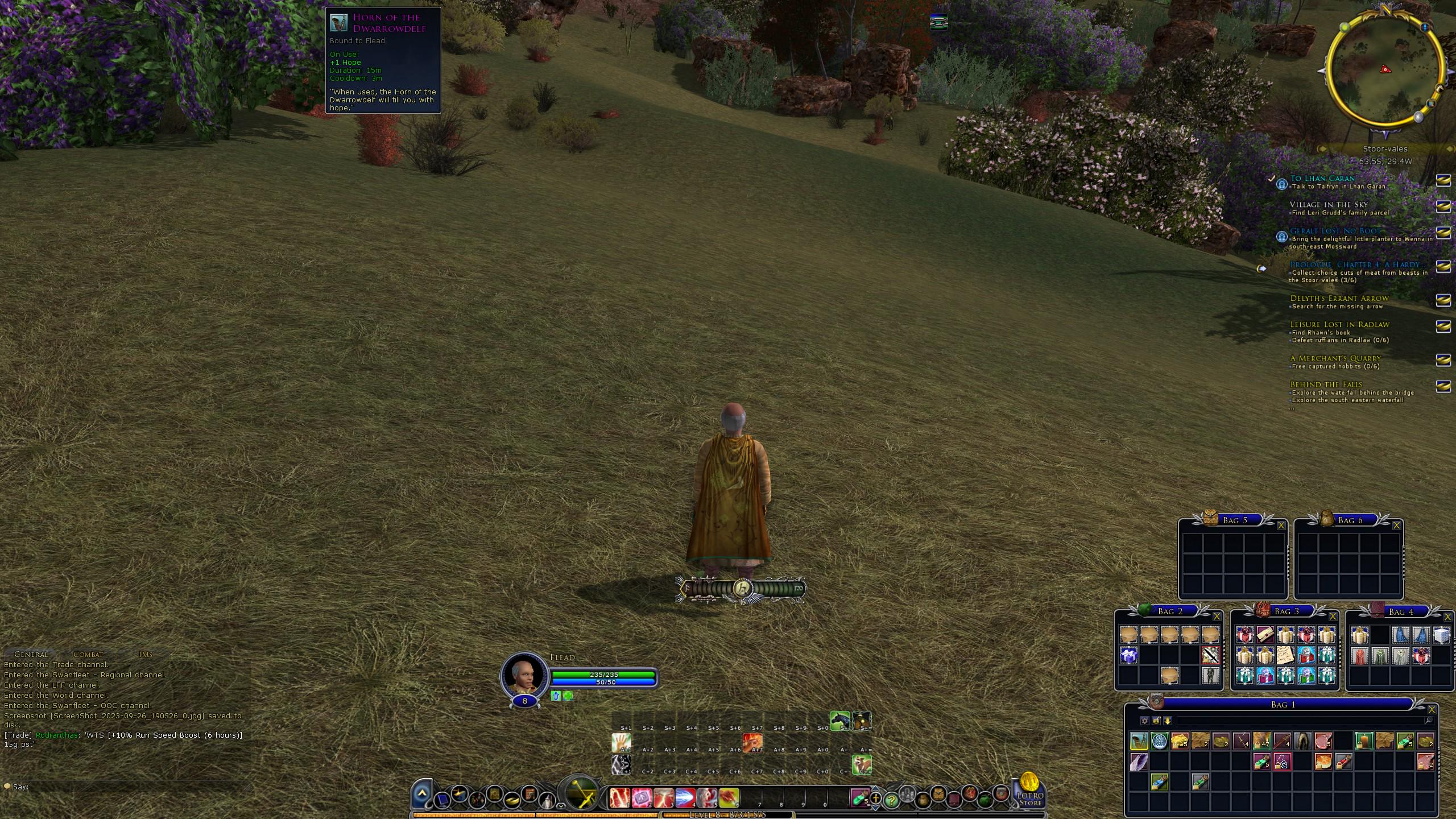
Task: Click the Bag 1 search field
Action: click(1302, 721)
